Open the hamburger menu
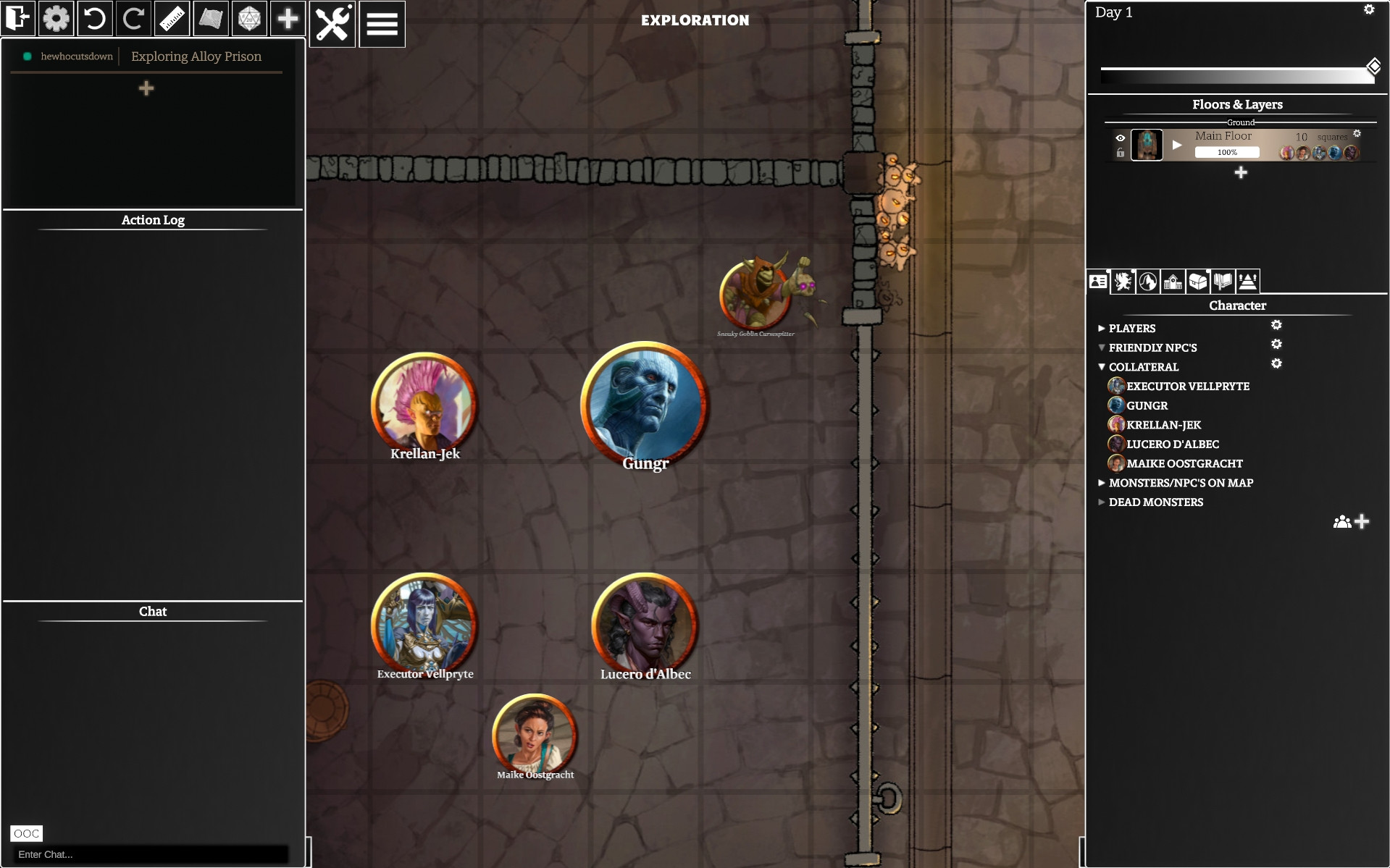Screen dimensions: 1390x868 click(x=382, y=24)
